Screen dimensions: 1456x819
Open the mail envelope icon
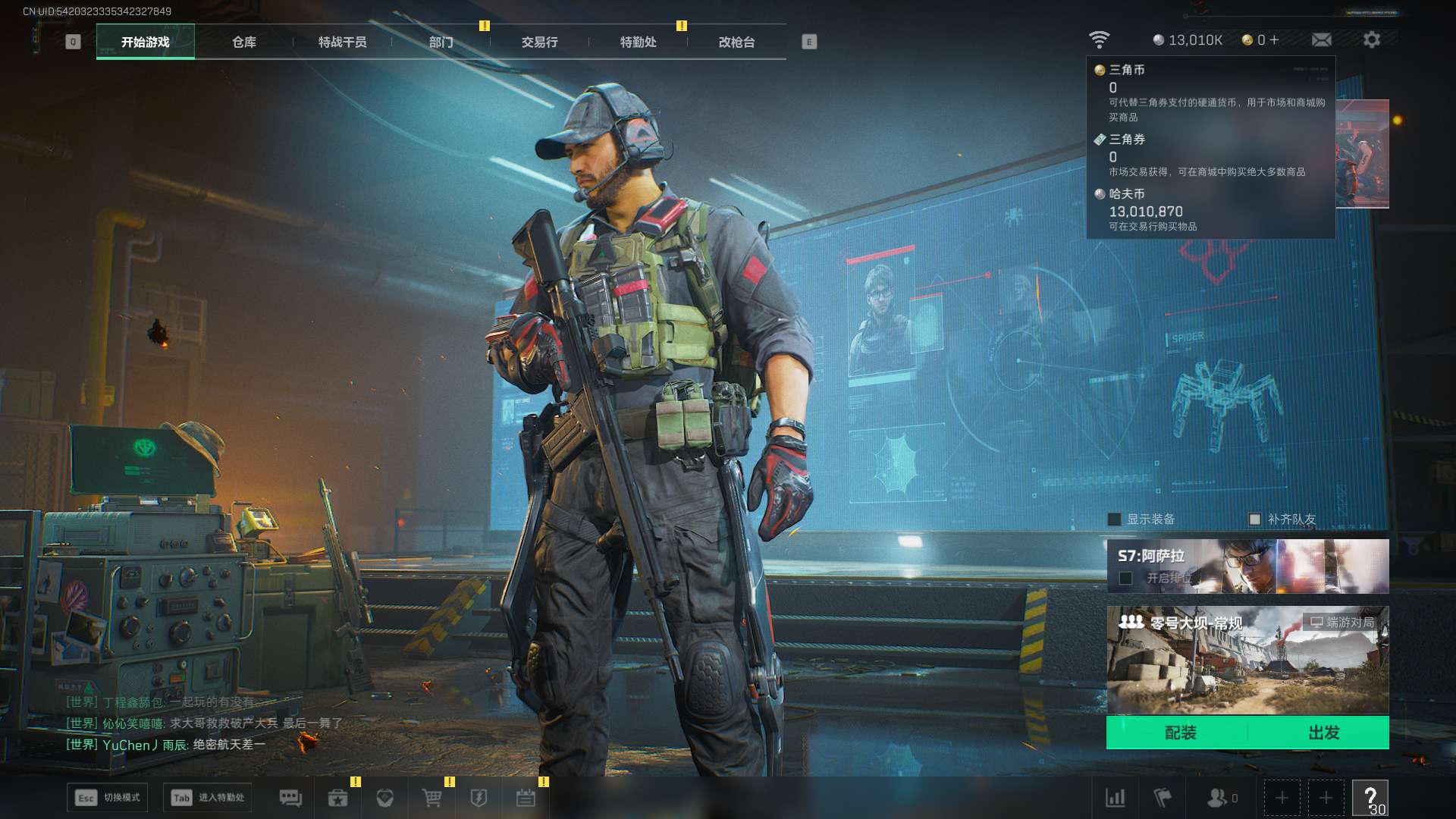pos(1321,40)
